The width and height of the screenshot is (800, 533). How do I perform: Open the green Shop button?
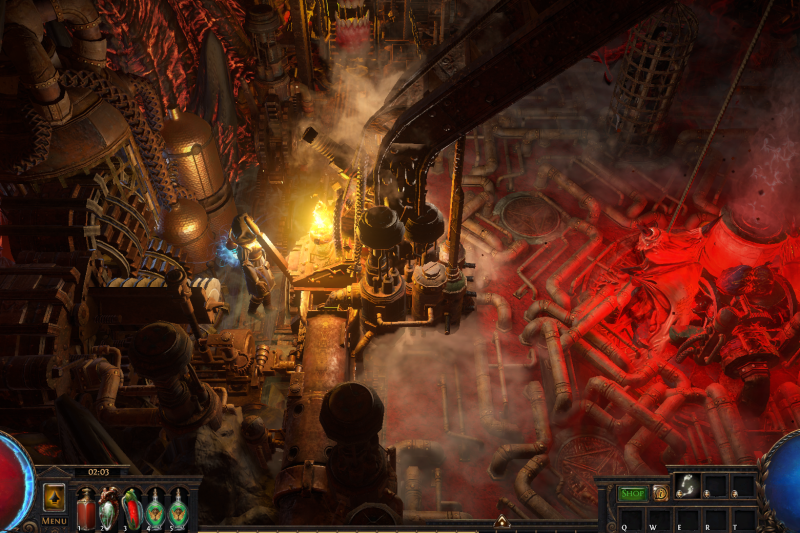coord(632,493)
